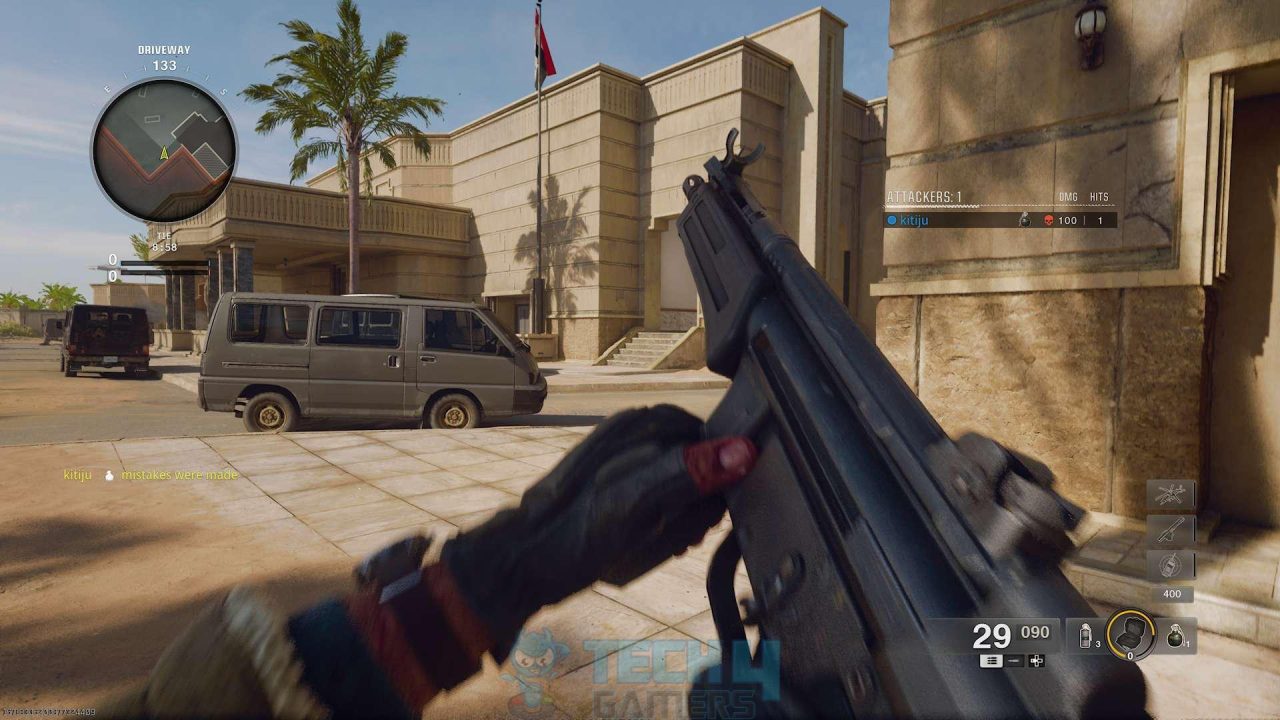Toggle the crosshair-plus fire mode icon
The image size is (1280, 720).
pyautogui.click(x=1035, y=661)
